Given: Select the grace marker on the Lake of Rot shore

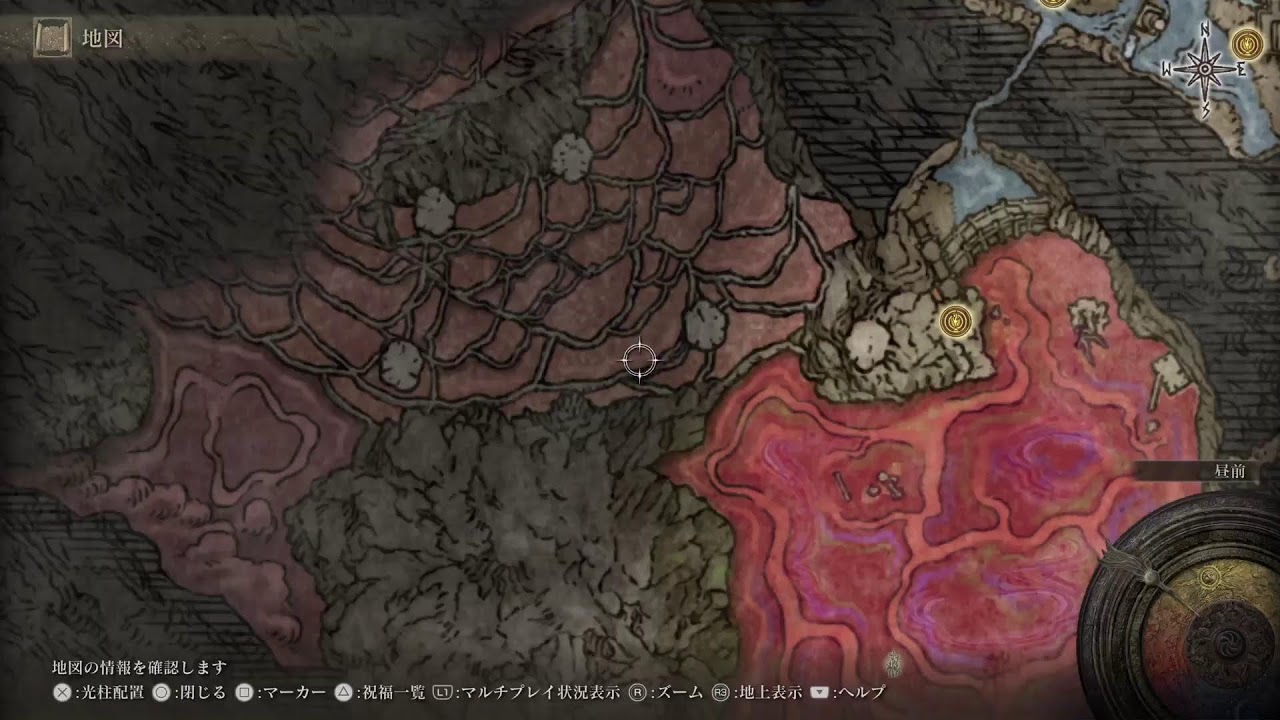Looking at the screenshot, I should (x=957, y=320).
